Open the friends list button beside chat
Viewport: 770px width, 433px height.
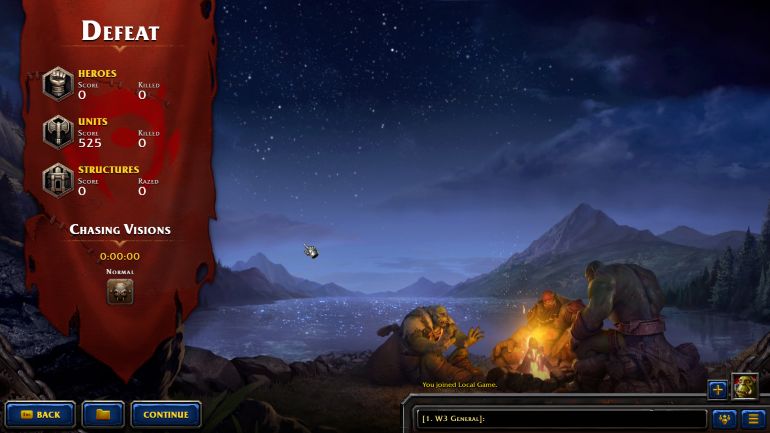(x=723, y=418)
